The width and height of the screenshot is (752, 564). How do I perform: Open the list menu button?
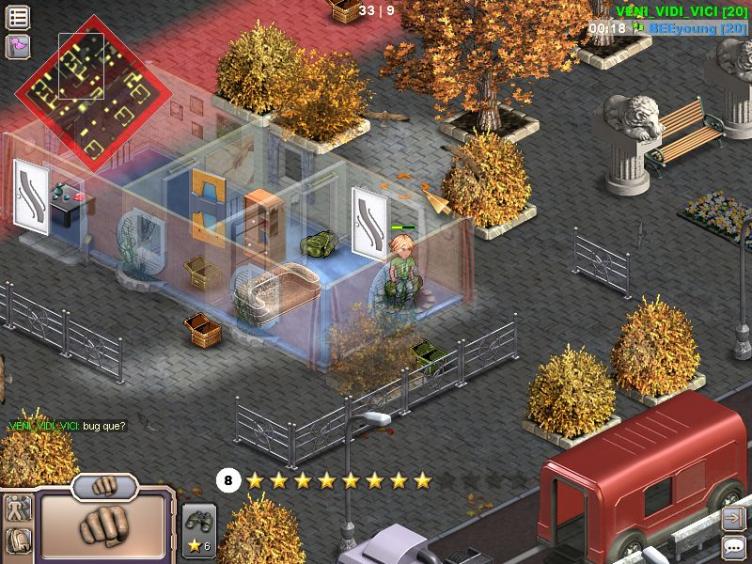(18, 17)
